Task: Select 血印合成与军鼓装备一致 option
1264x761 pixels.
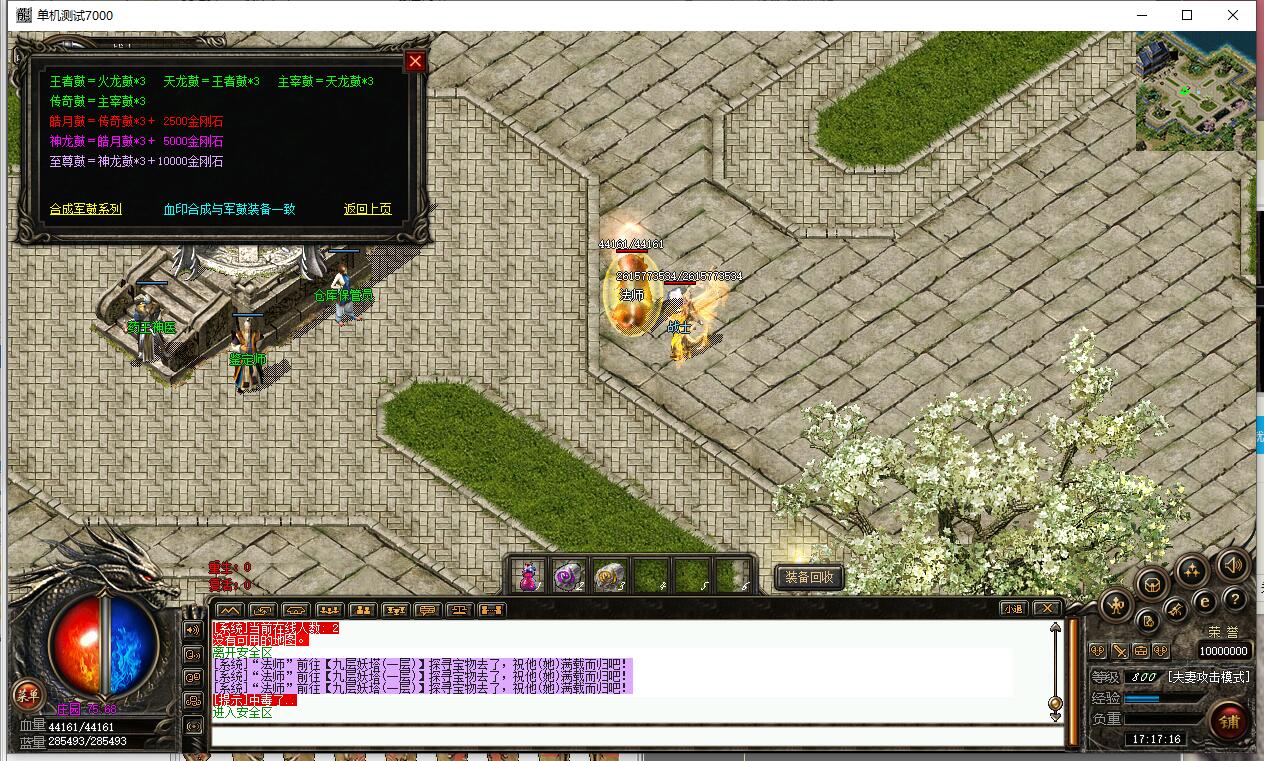Action: [230, 209]
